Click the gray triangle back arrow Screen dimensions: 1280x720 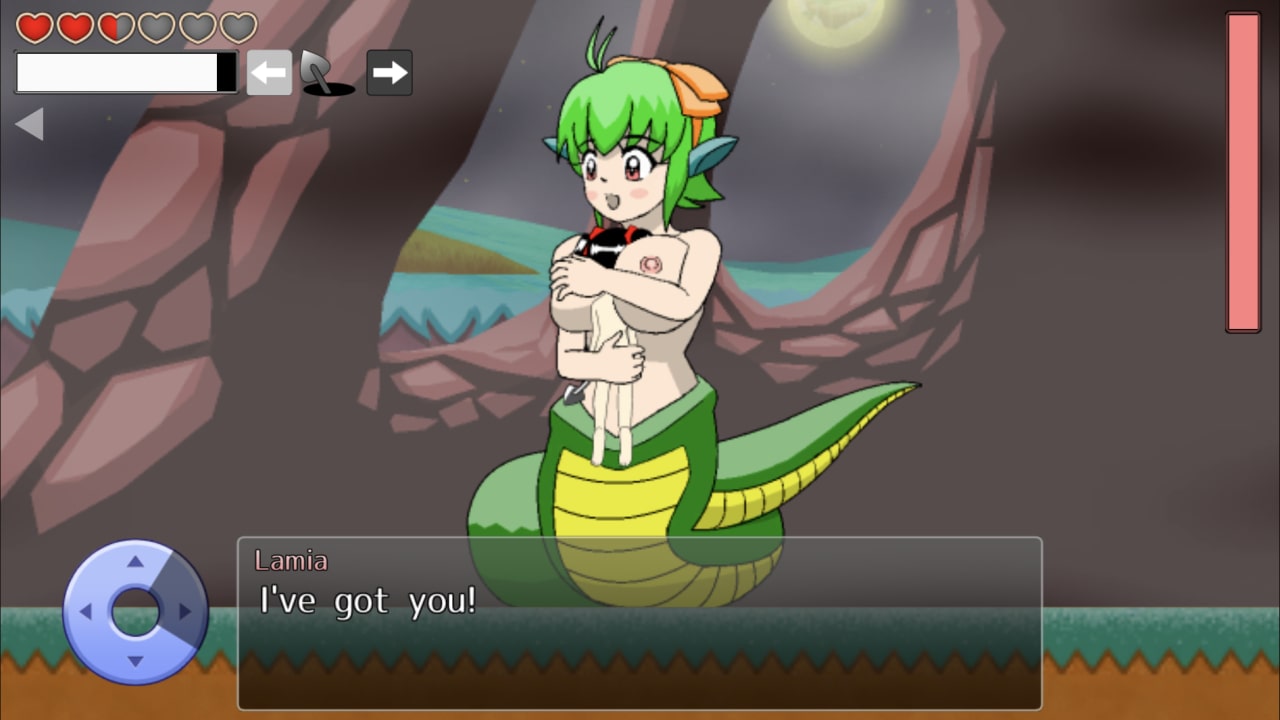pos(30,124)
